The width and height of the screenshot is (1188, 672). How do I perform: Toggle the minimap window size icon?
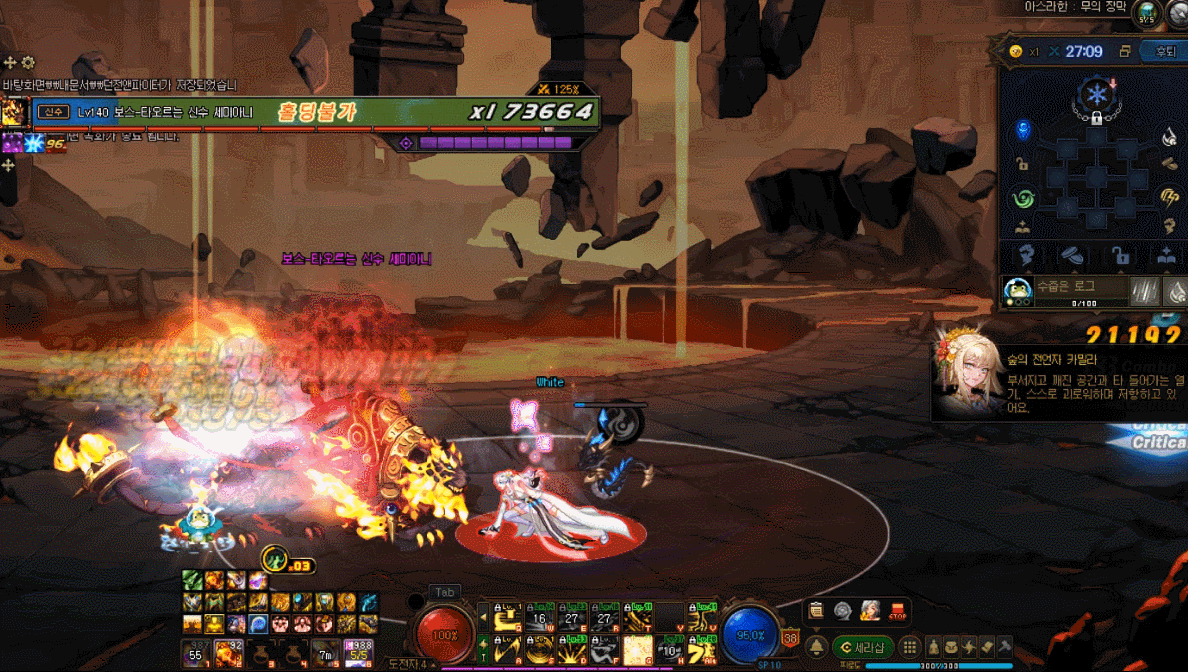tap(1125, 51)
